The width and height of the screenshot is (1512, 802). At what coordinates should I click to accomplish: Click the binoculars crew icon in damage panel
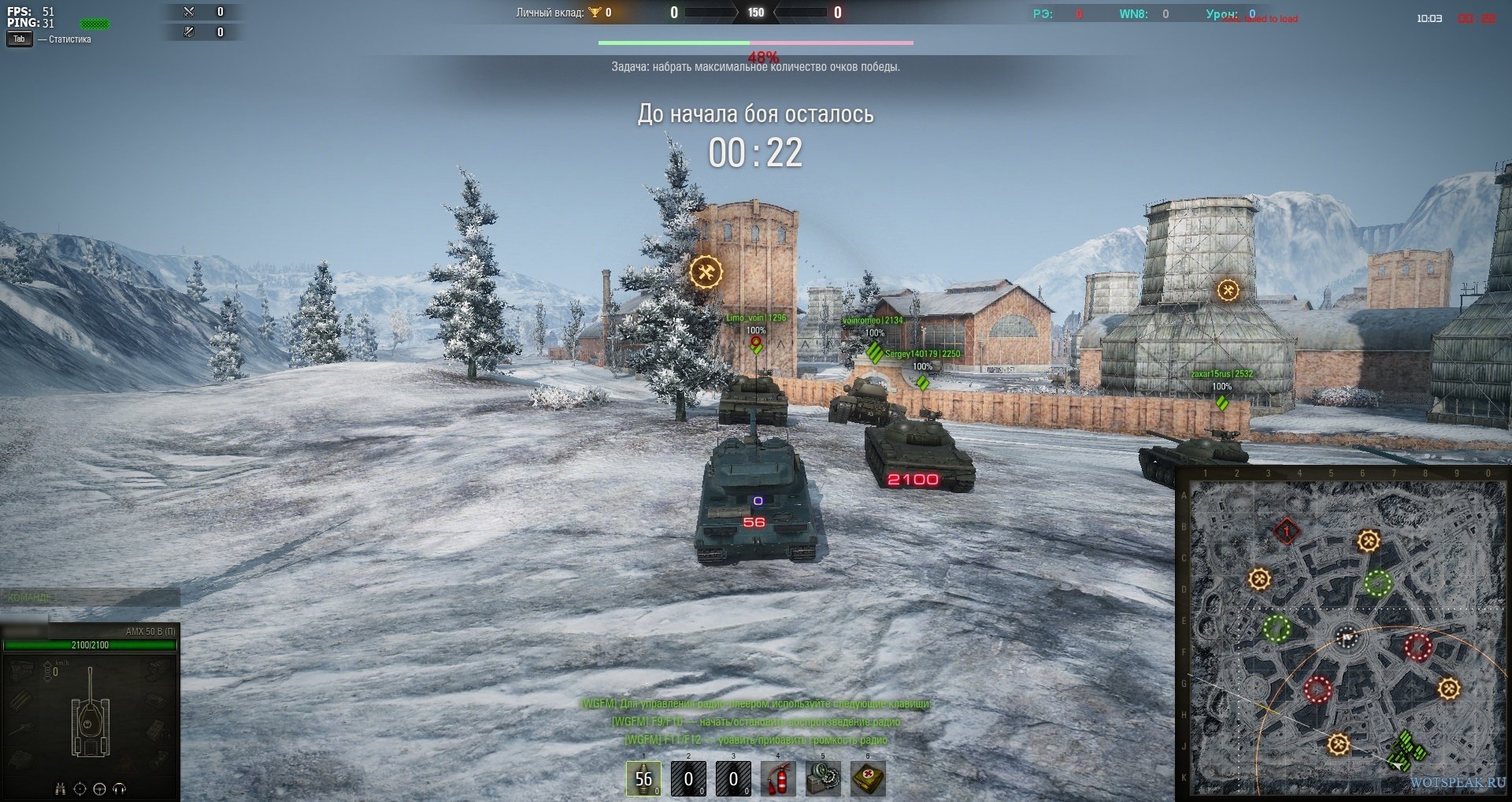(x=61, y=789)
